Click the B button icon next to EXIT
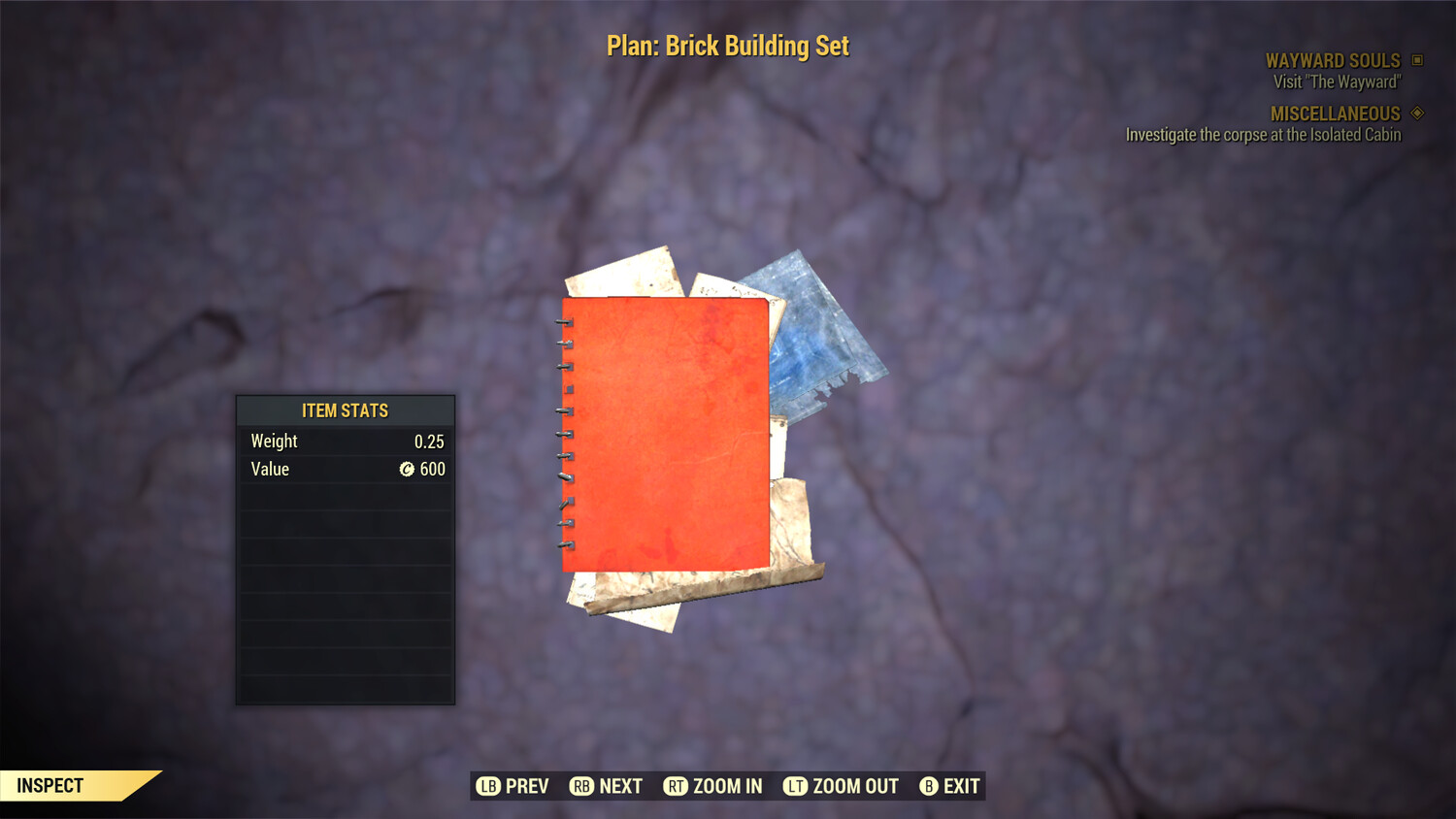 tap(929, 786)
